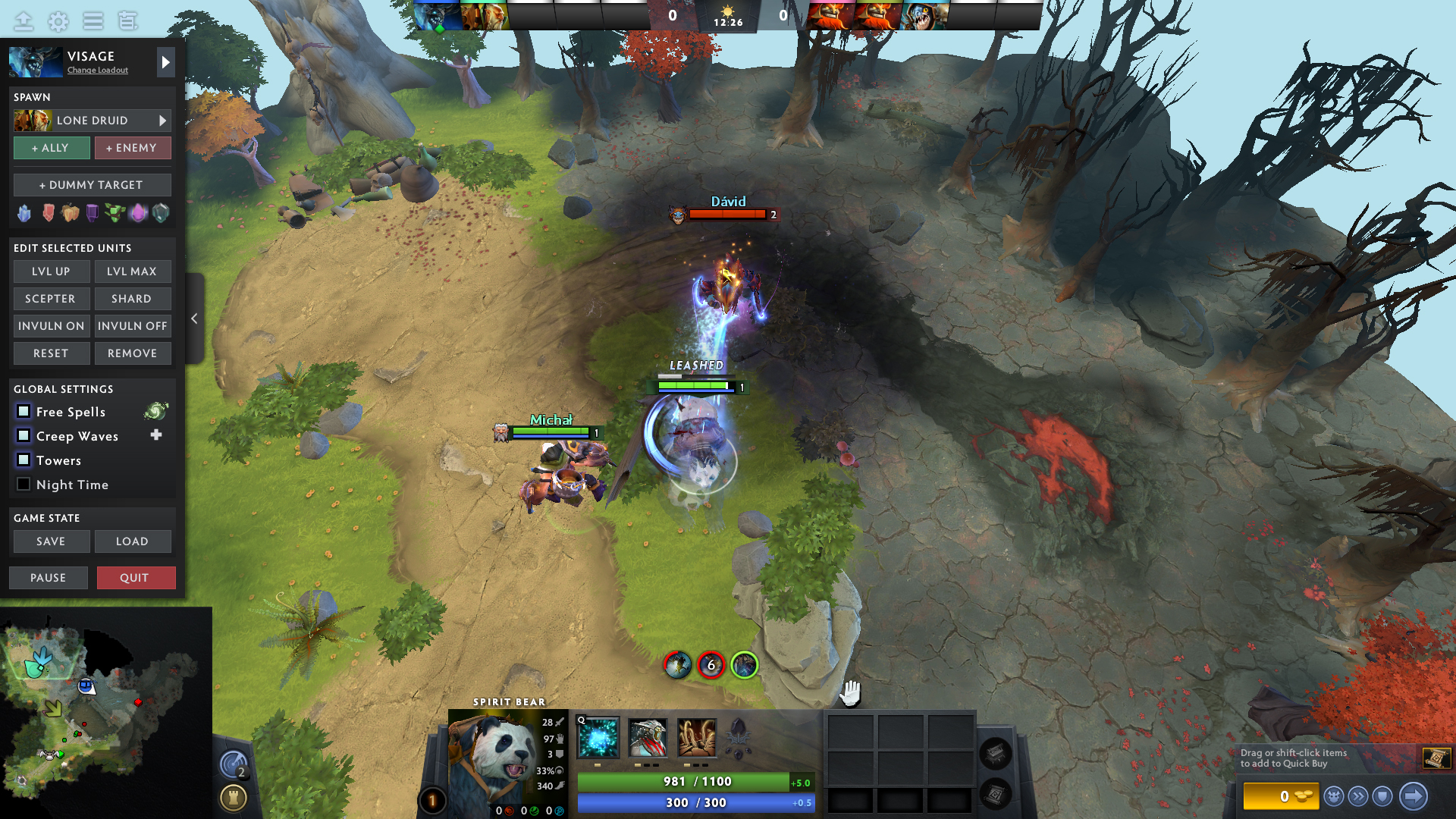Click the + DUMMY TARGET button
Viewport: 1456px width, 819px height.
tap(92, 184)
